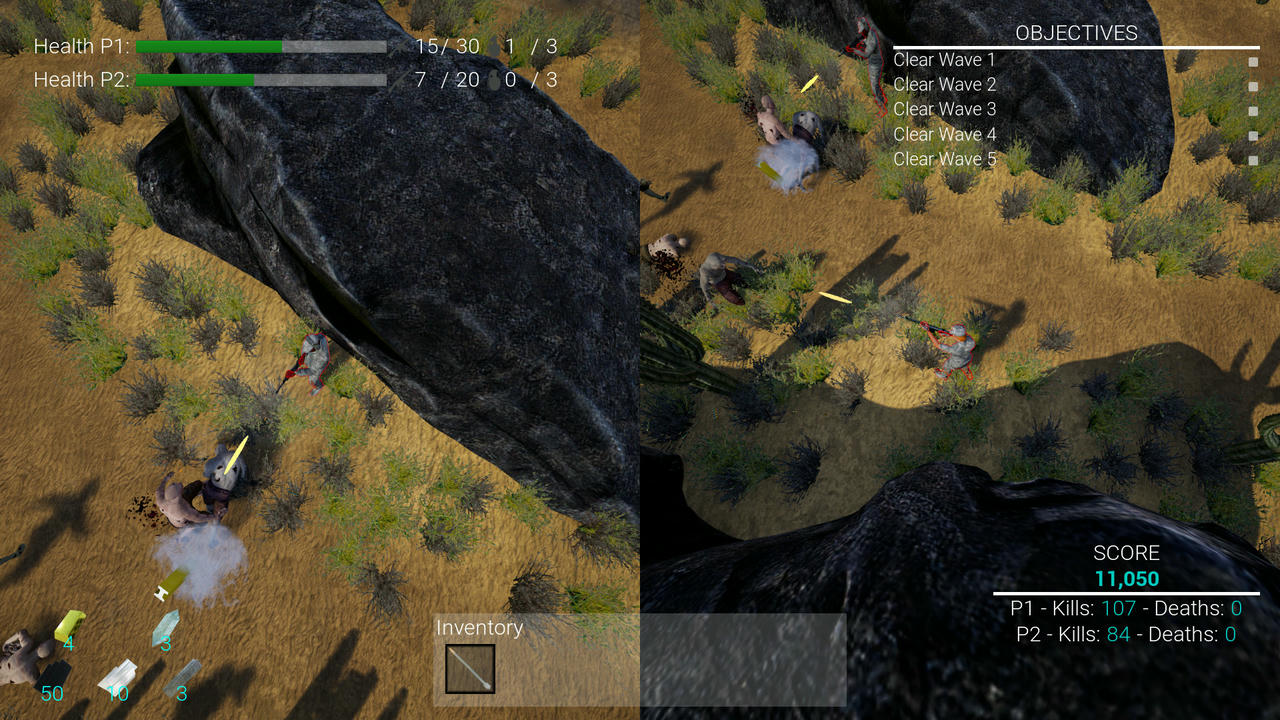Select the white ammo icon showing 10
The width and height of the screenshot is (1280, 720).
(x=117, y=676)
